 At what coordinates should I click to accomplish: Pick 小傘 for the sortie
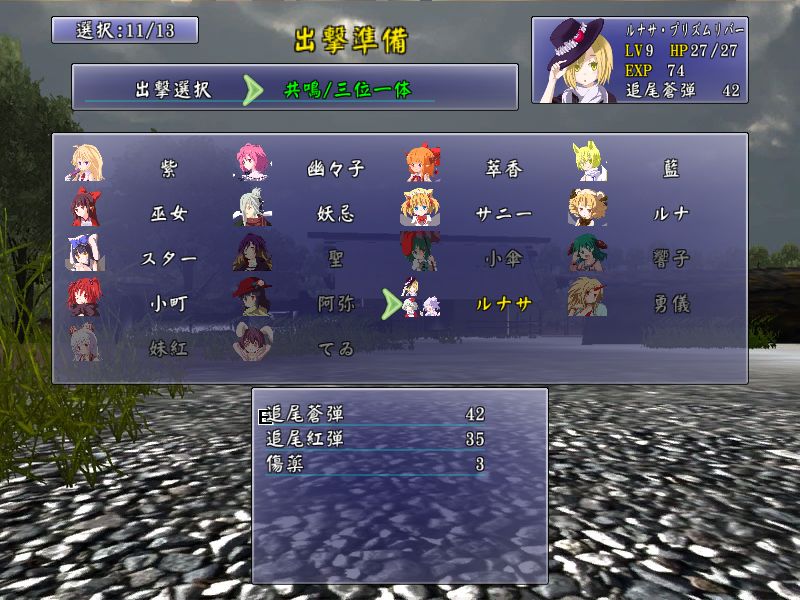503,258
